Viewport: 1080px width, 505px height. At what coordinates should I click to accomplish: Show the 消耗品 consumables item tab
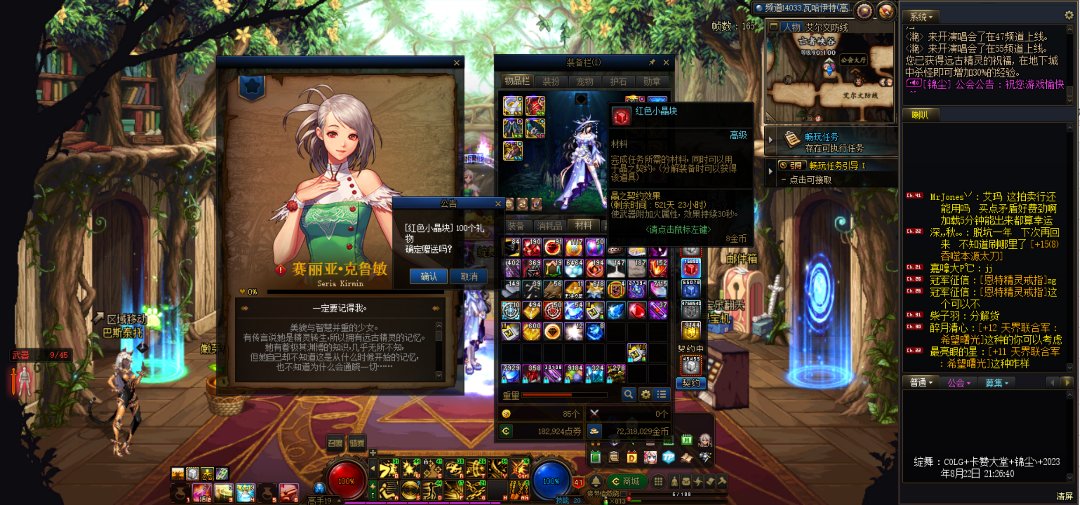tap(548, 226)
